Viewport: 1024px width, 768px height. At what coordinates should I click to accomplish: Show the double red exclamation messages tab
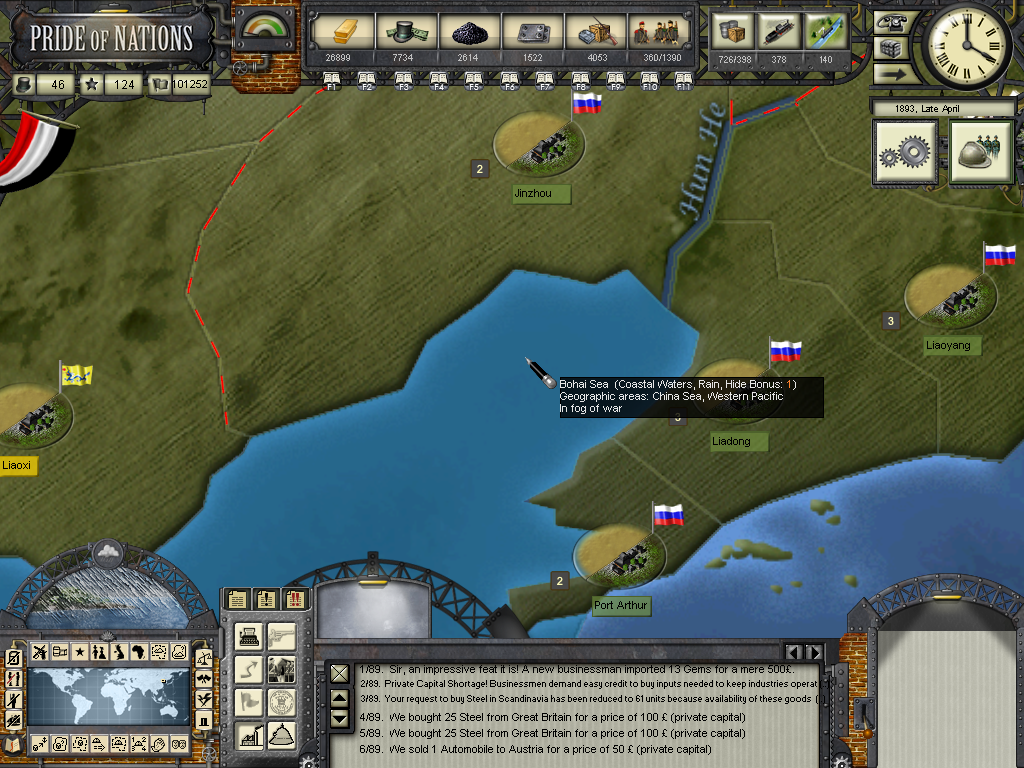(x=295, y=599)
